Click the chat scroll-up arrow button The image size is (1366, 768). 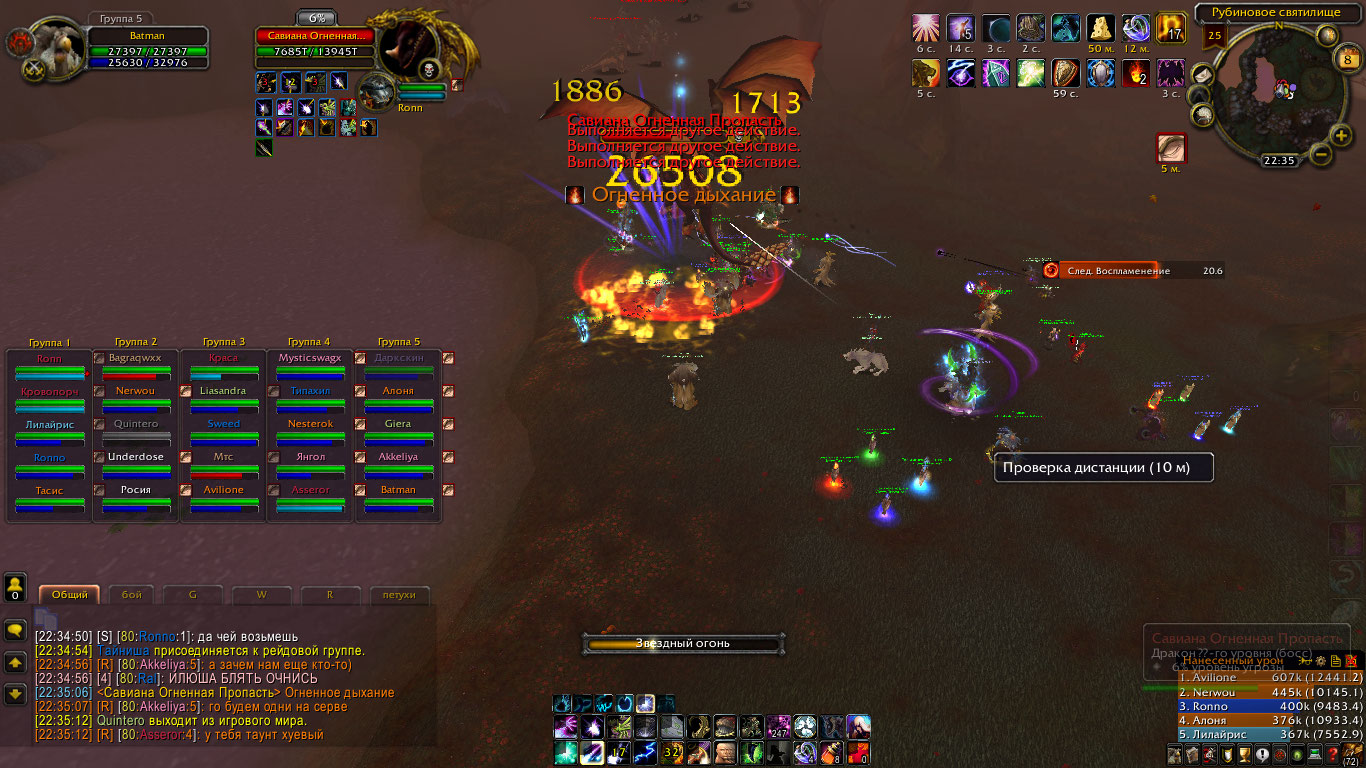(15, 662)
